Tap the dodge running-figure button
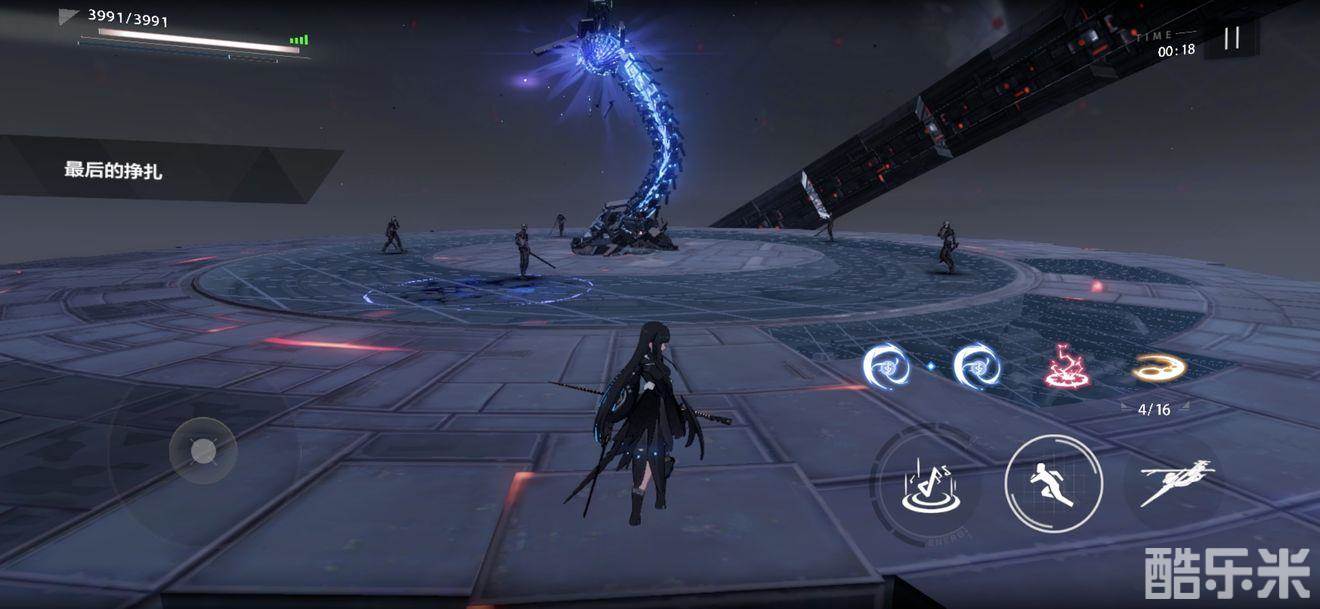This screenshot has width=1320, height=609. [1053, 485]
